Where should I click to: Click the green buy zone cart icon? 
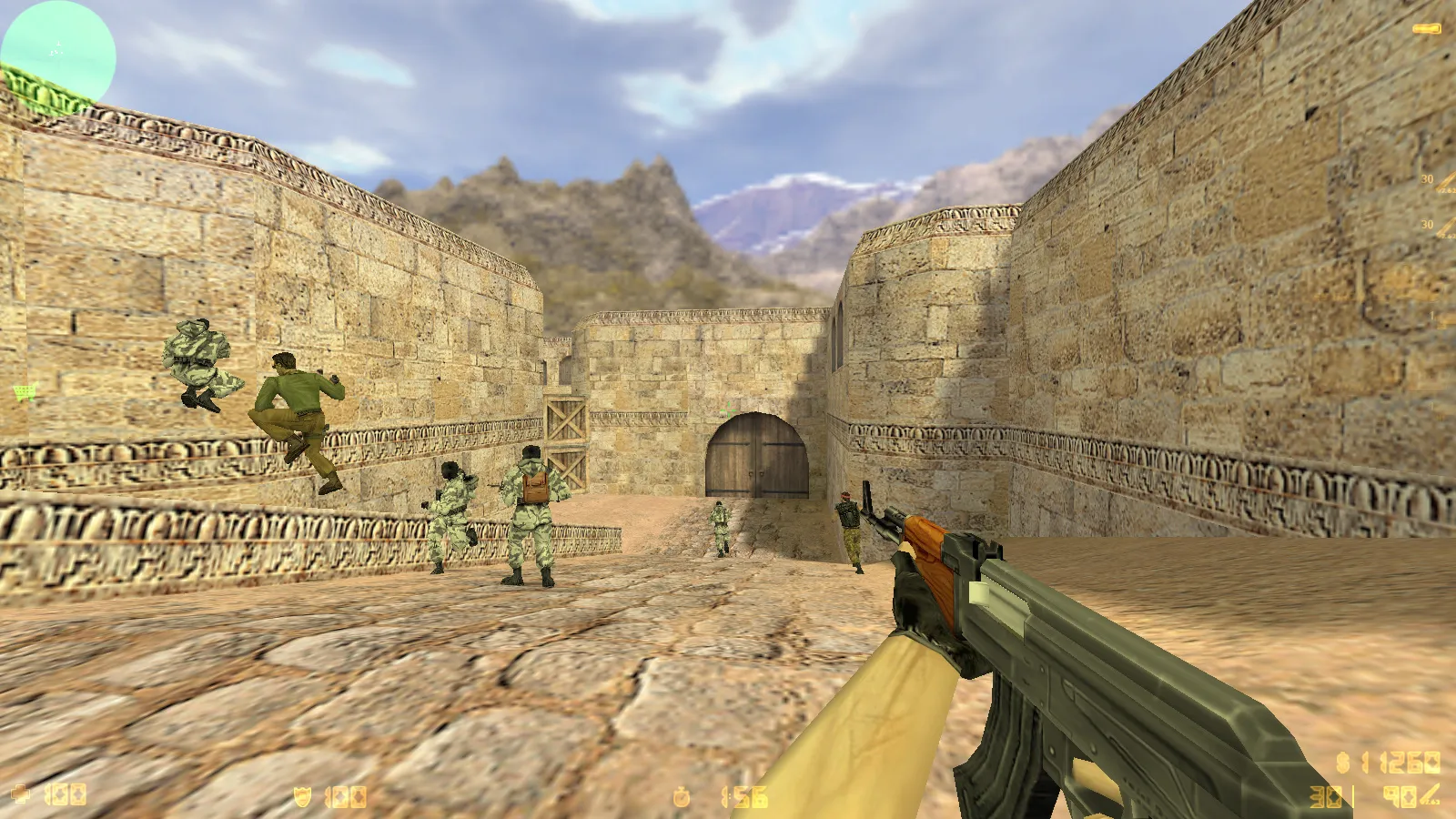point(24,392)
